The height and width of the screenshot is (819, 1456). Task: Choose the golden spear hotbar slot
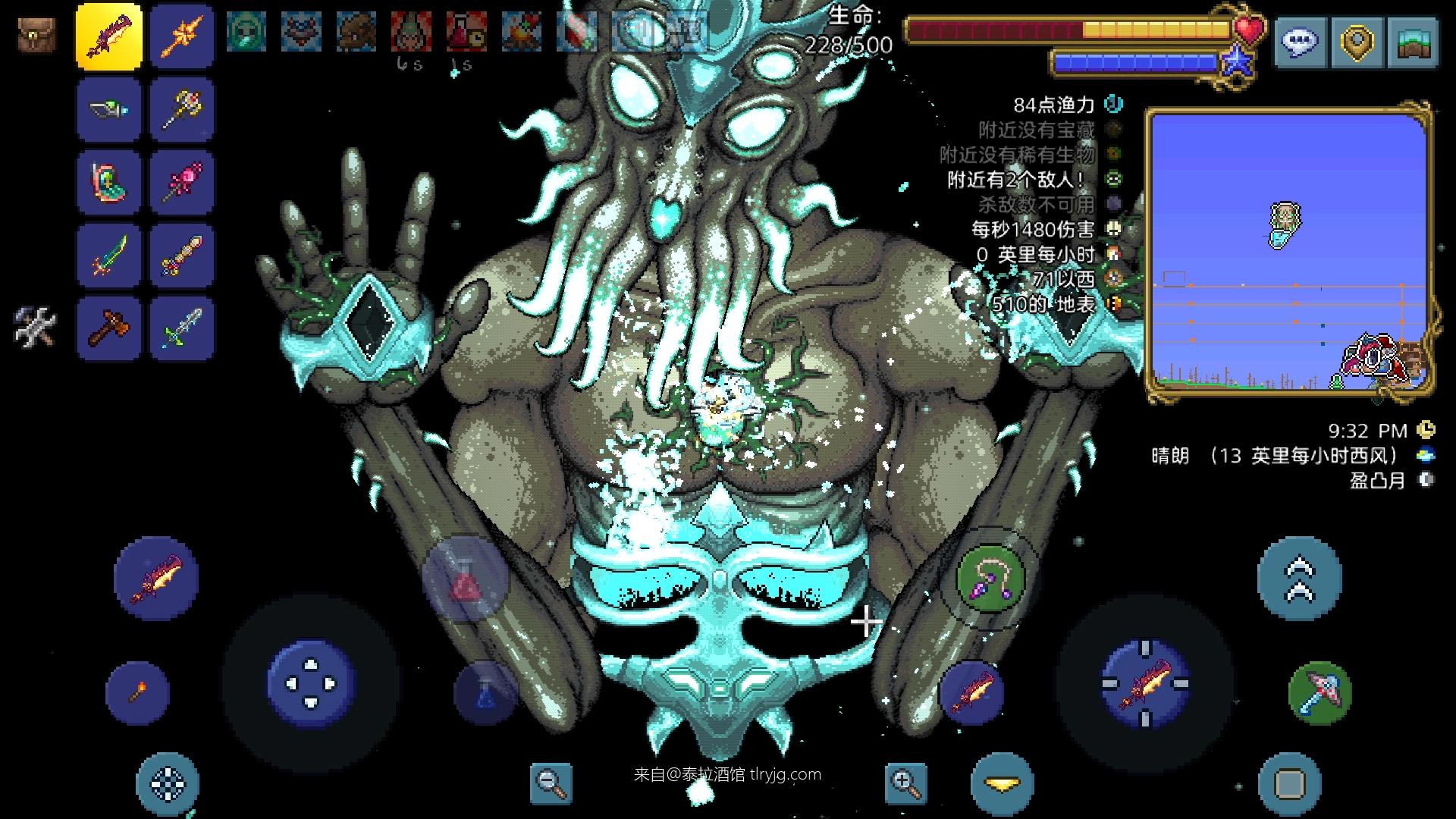(x=182, y=36)
